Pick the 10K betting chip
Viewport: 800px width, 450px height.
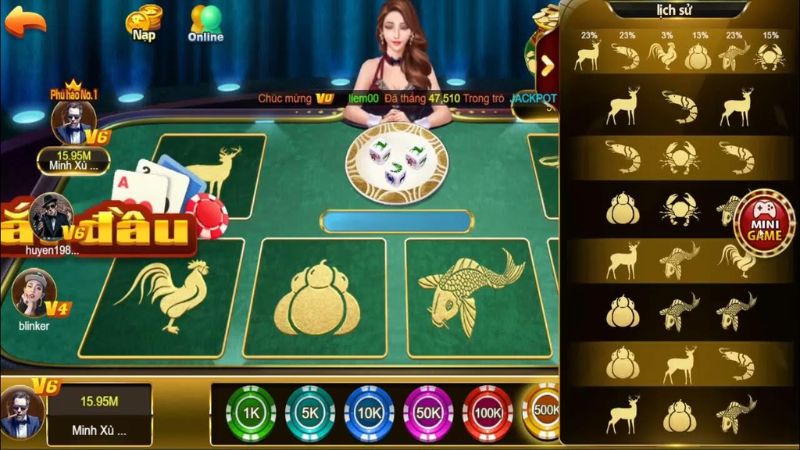(369, 412)
